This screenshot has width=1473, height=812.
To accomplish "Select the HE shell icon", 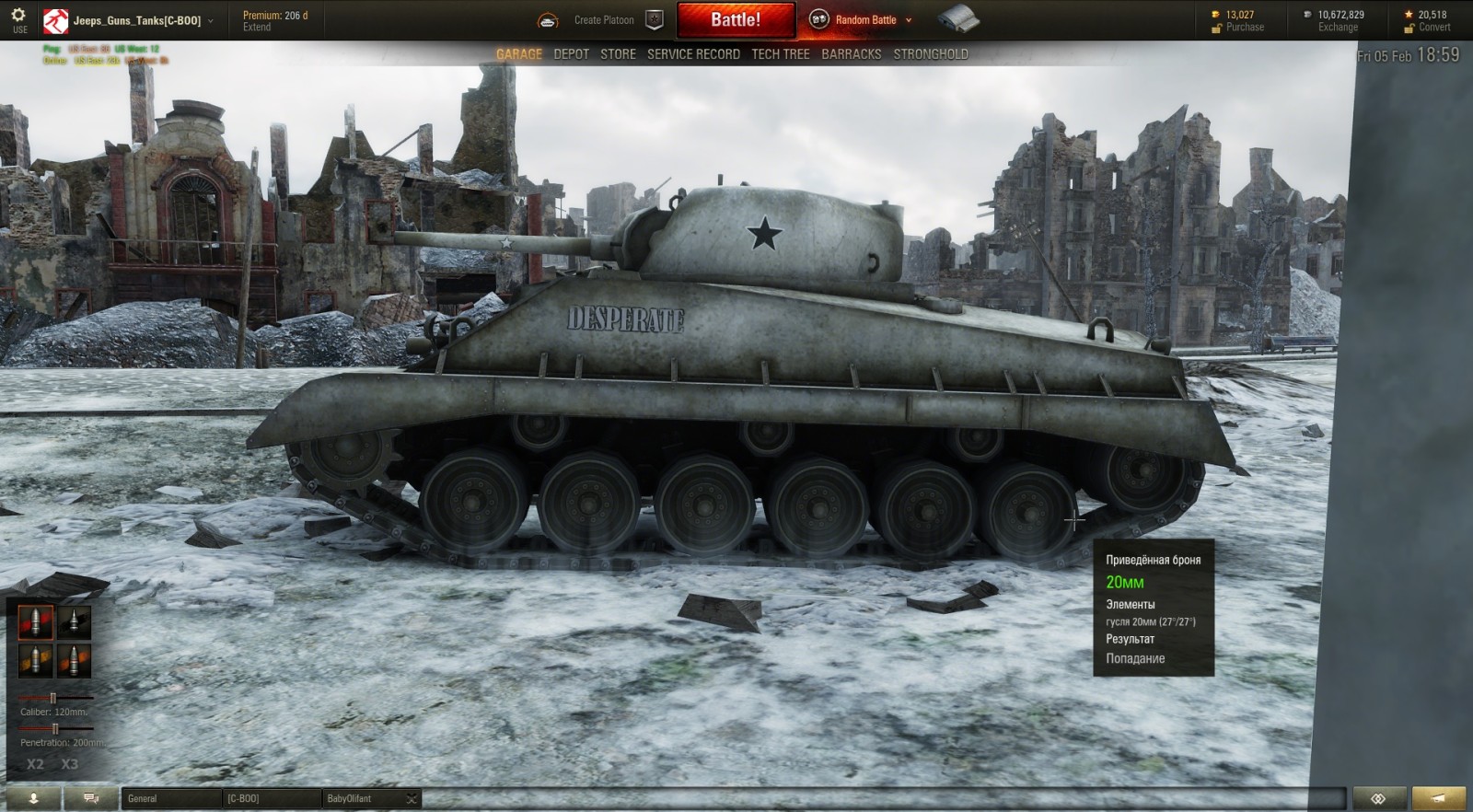I will click(x=35, y=661).
